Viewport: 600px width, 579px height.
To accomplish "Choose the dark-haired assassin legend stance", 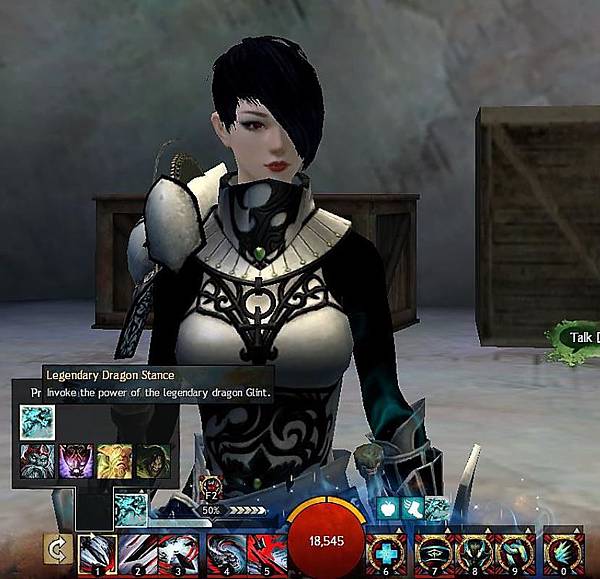I will 153,461.
